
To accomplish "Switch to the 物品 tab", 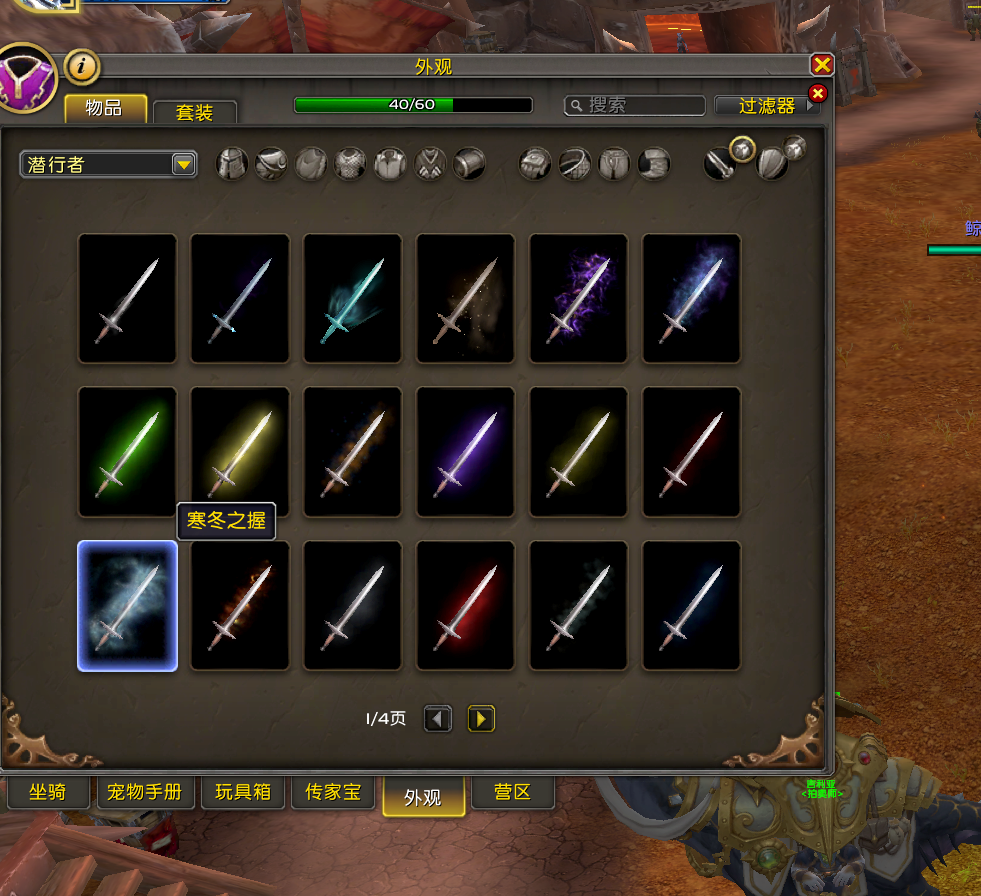I will pos(105,108).
